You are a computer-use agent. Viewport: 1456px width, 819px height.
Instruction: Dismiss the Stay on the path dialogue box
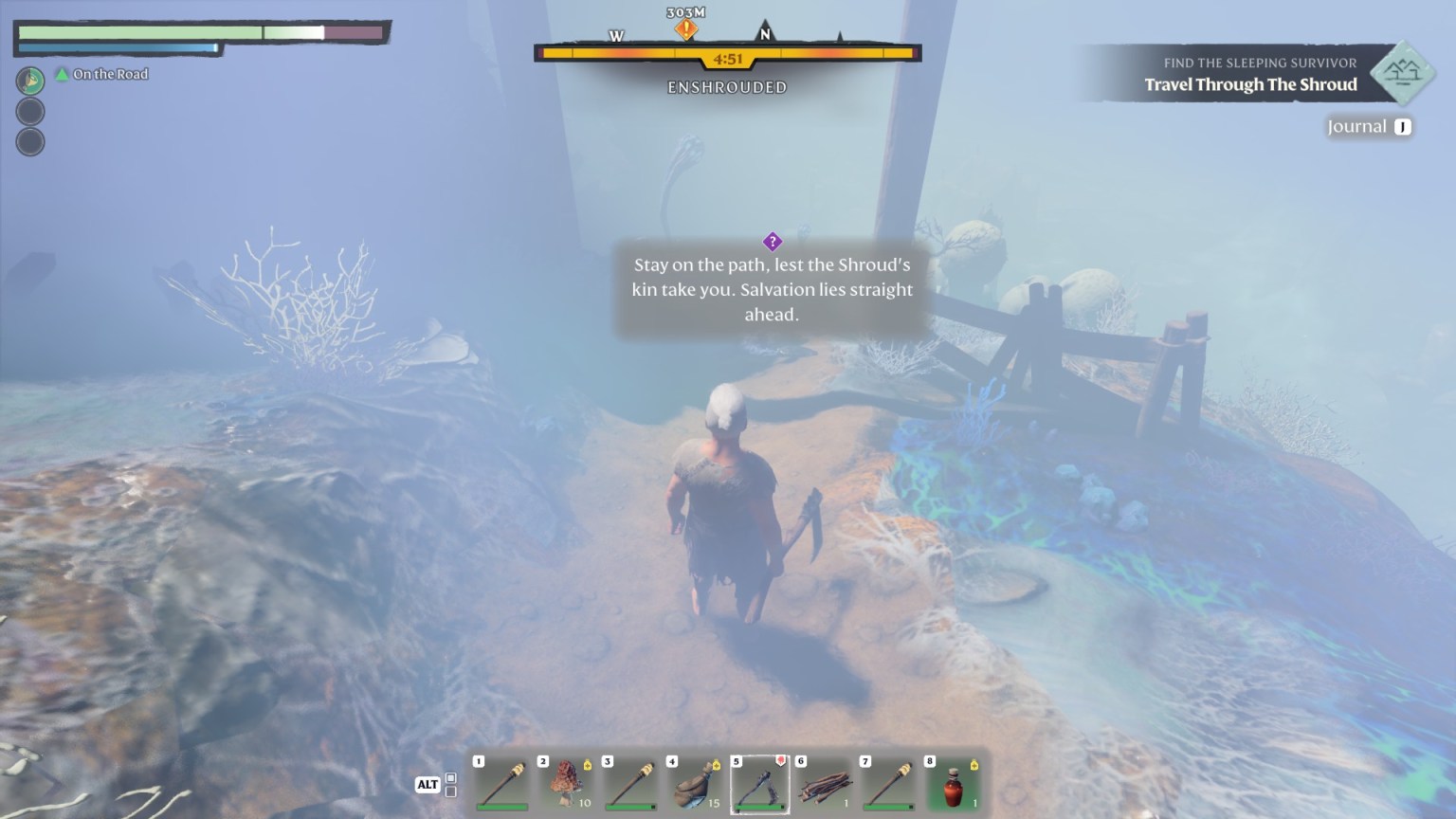point(771,289)
